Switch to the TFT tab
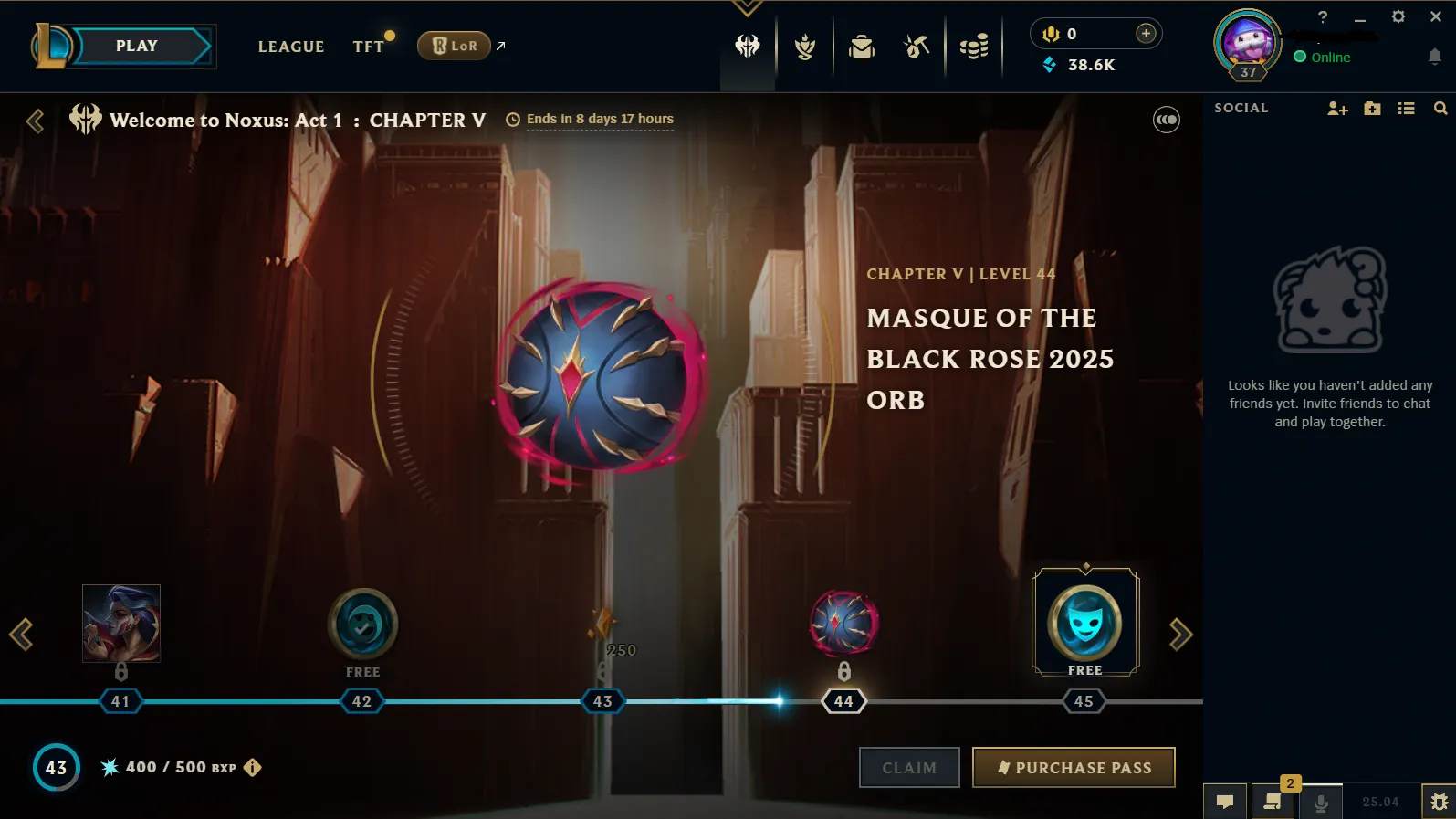This screenshot has height=819, width=1456. coord(367,46)
